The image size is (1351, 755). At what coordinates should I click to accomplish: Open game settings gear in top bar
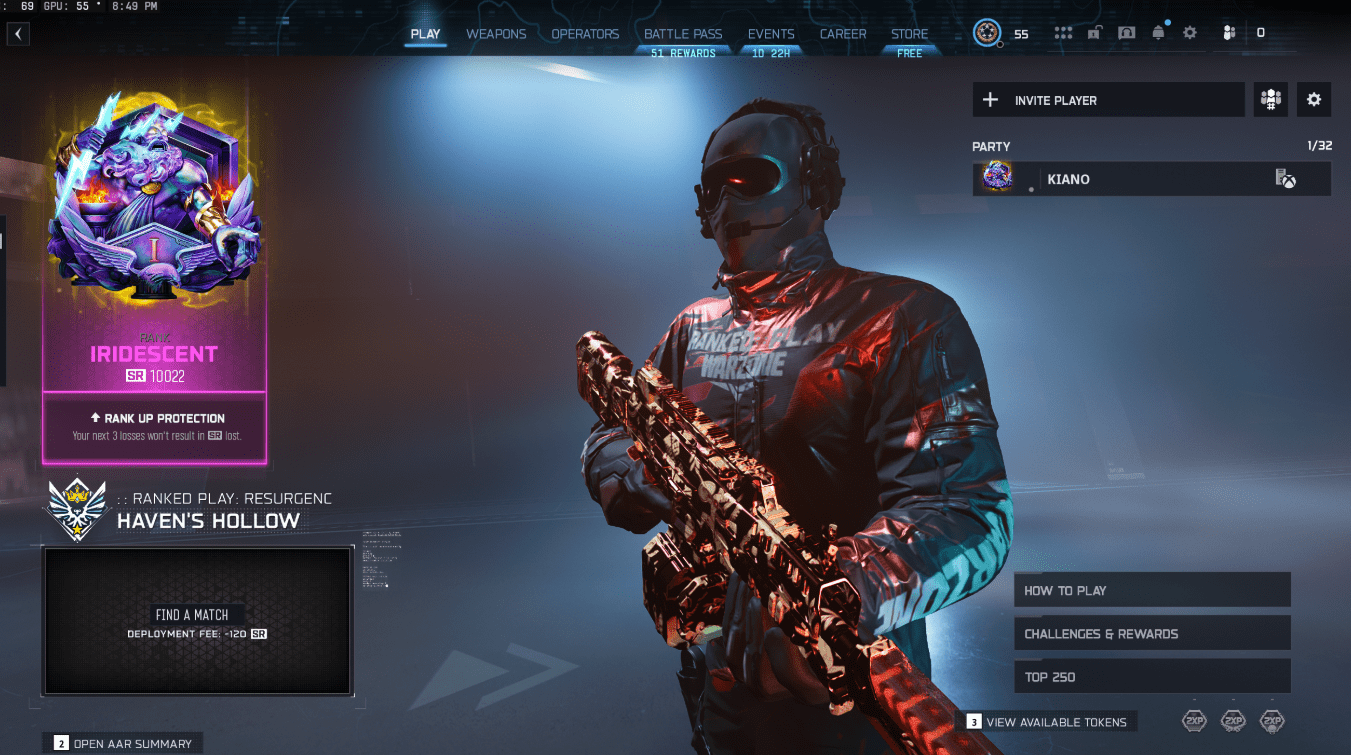click(1189, 33)
